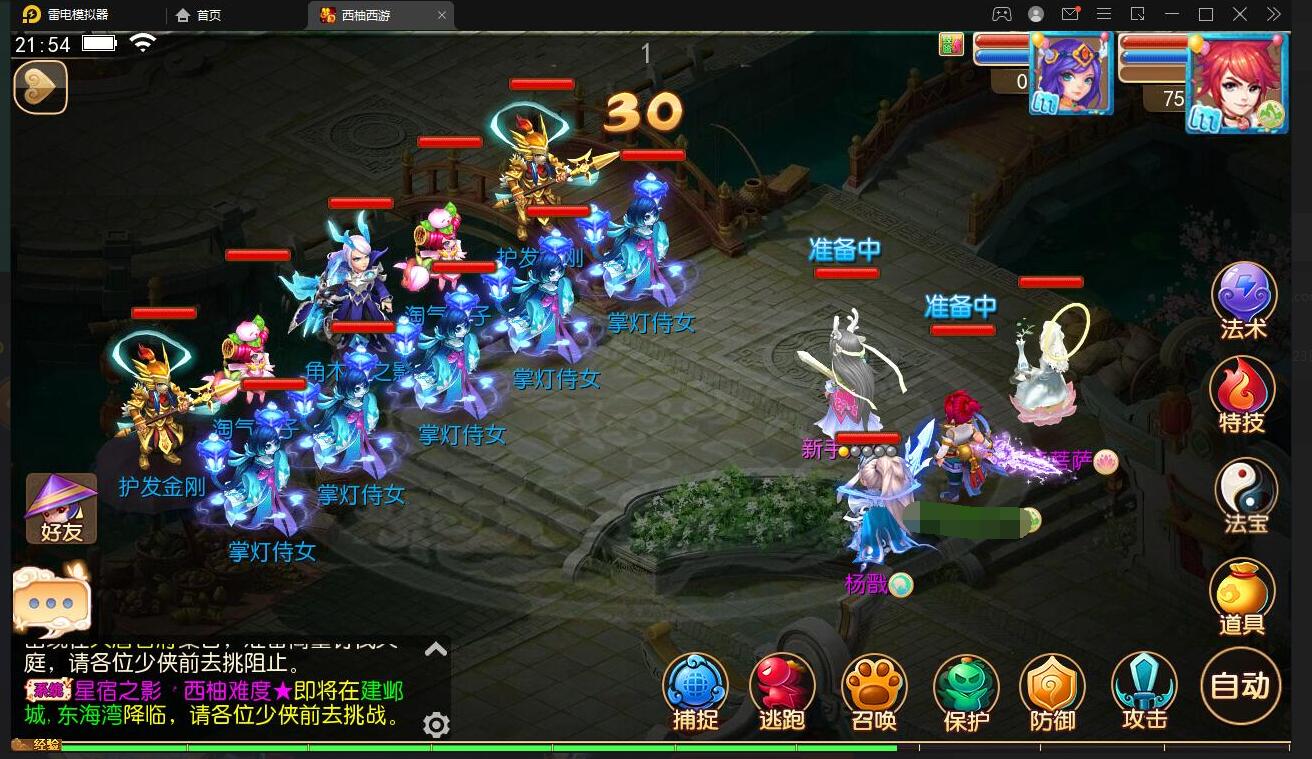
Task: Open chat settings gear icon
Action: (x=436, y=724)
